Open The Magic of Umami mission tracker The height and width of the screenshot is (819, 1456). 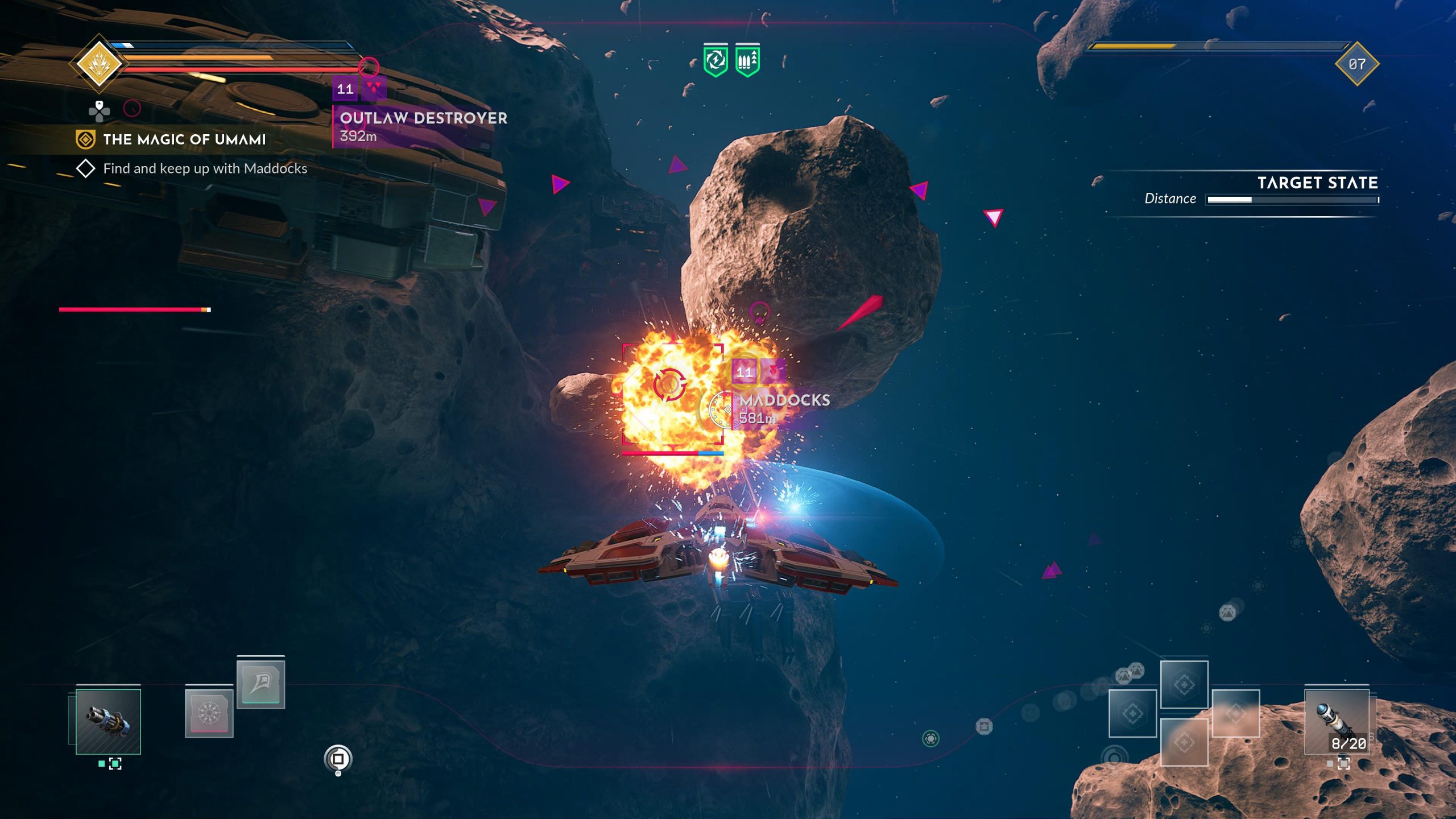(x=184, y=139)
